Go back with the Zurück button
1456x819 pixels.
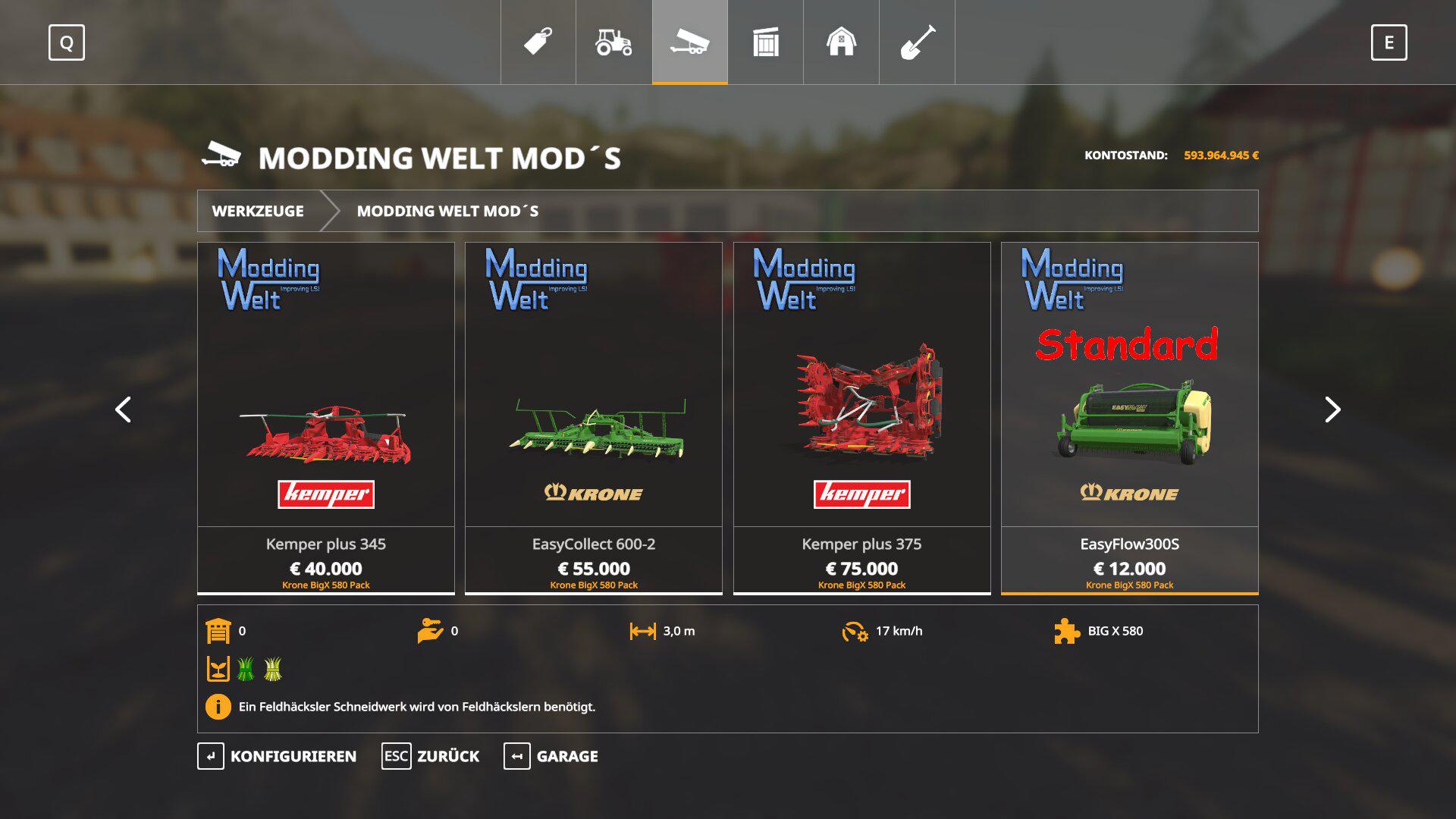pyautogui.click(x=431, y=756)
